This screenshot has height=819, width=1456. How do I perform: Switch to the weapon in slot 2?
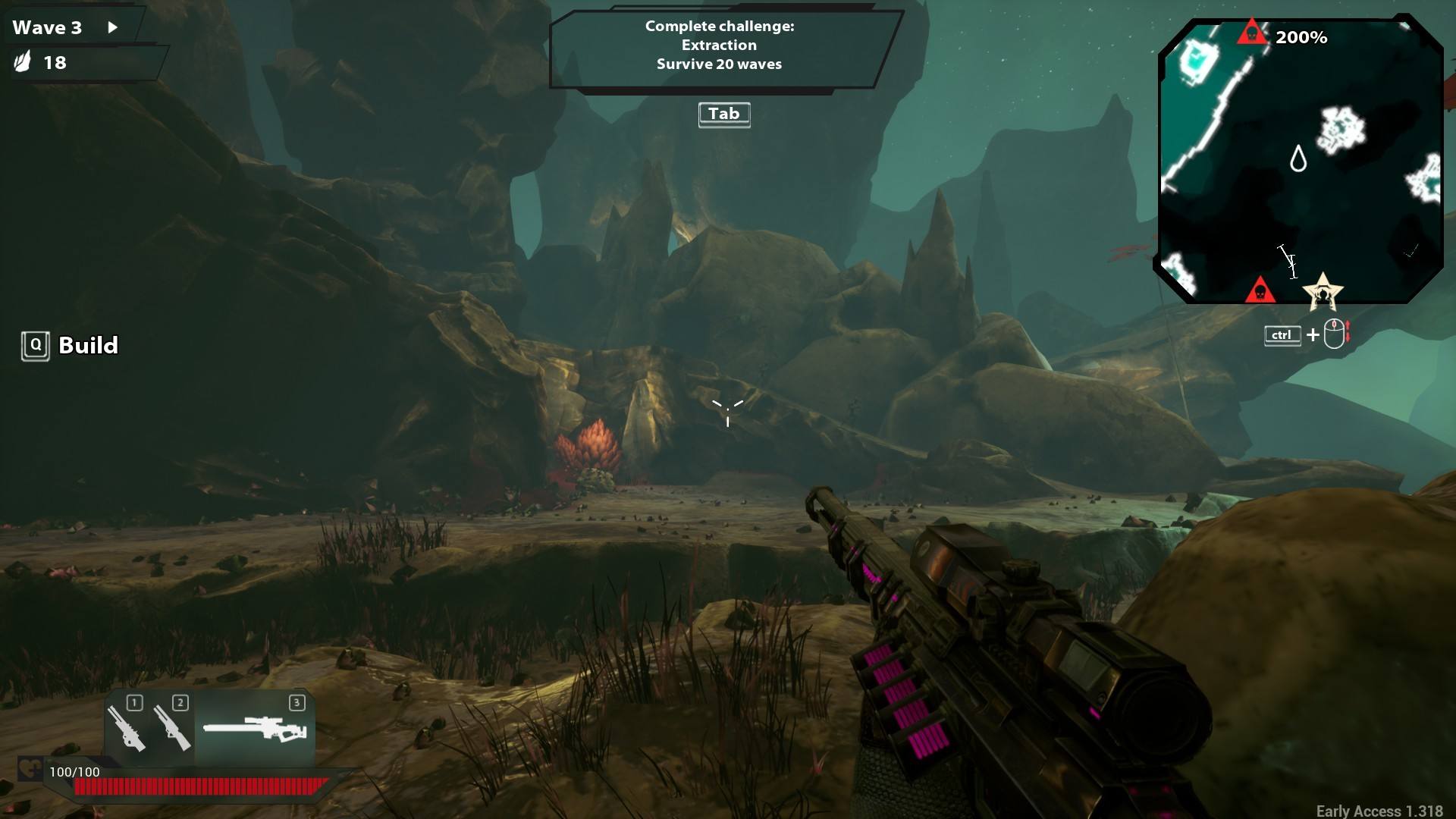(172, 728)
